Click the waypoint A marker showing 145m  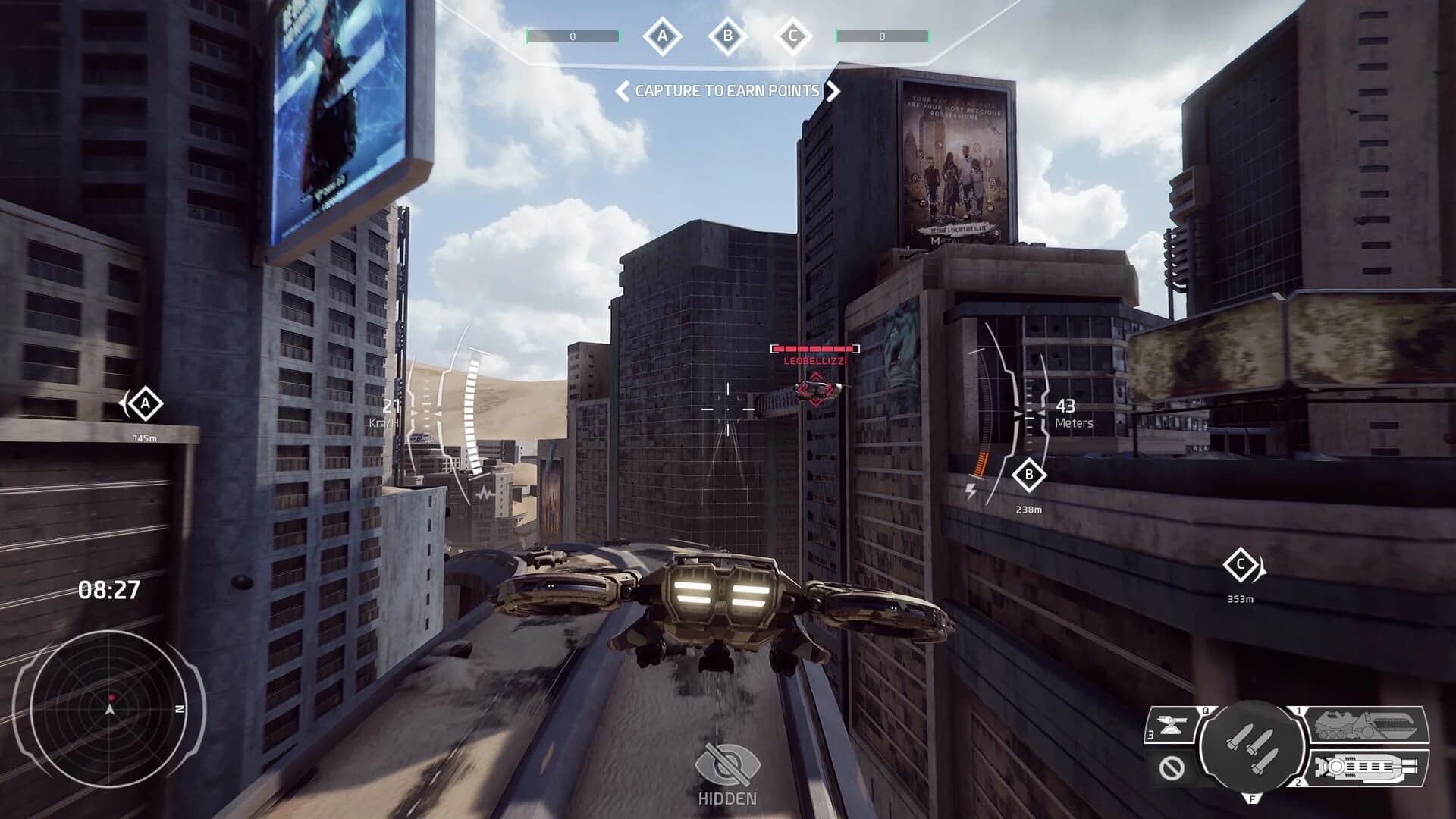pos(144,404)
